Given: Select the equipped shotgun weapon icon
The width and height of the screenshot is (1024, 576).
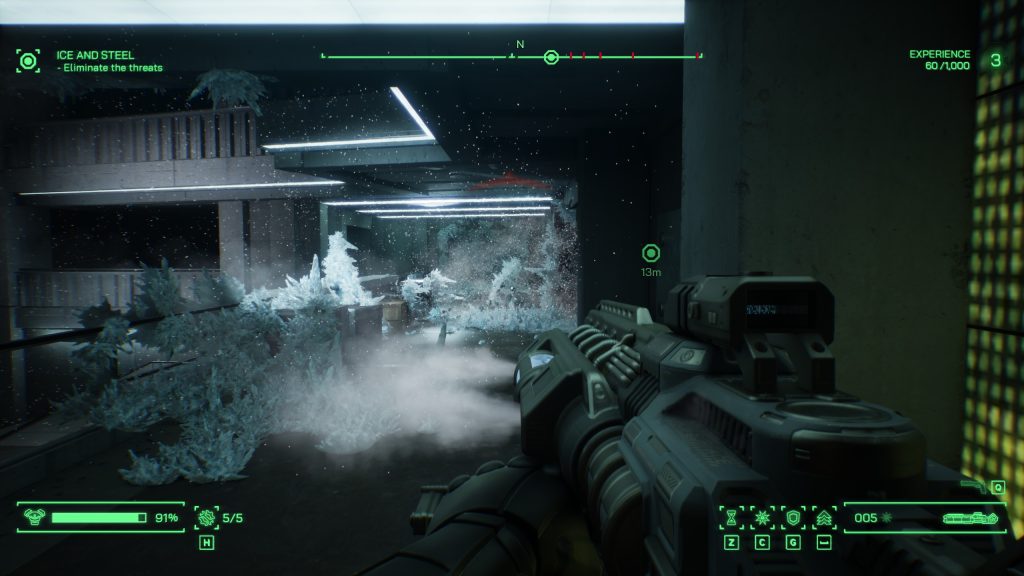Looking at the screenshot, I should tap(968, 518).
